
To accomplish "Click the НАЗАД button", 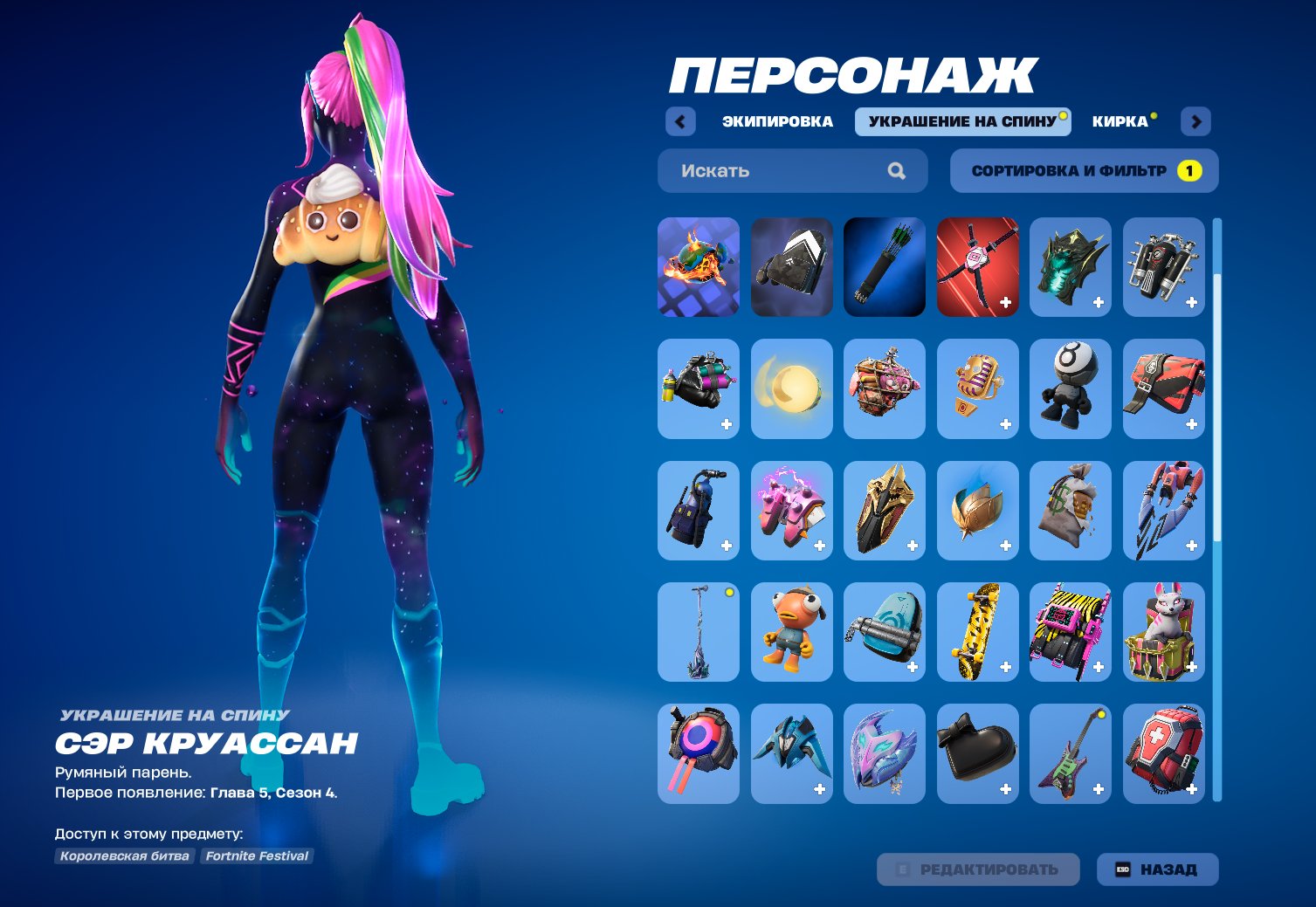I will click(x=1158, y=869).
